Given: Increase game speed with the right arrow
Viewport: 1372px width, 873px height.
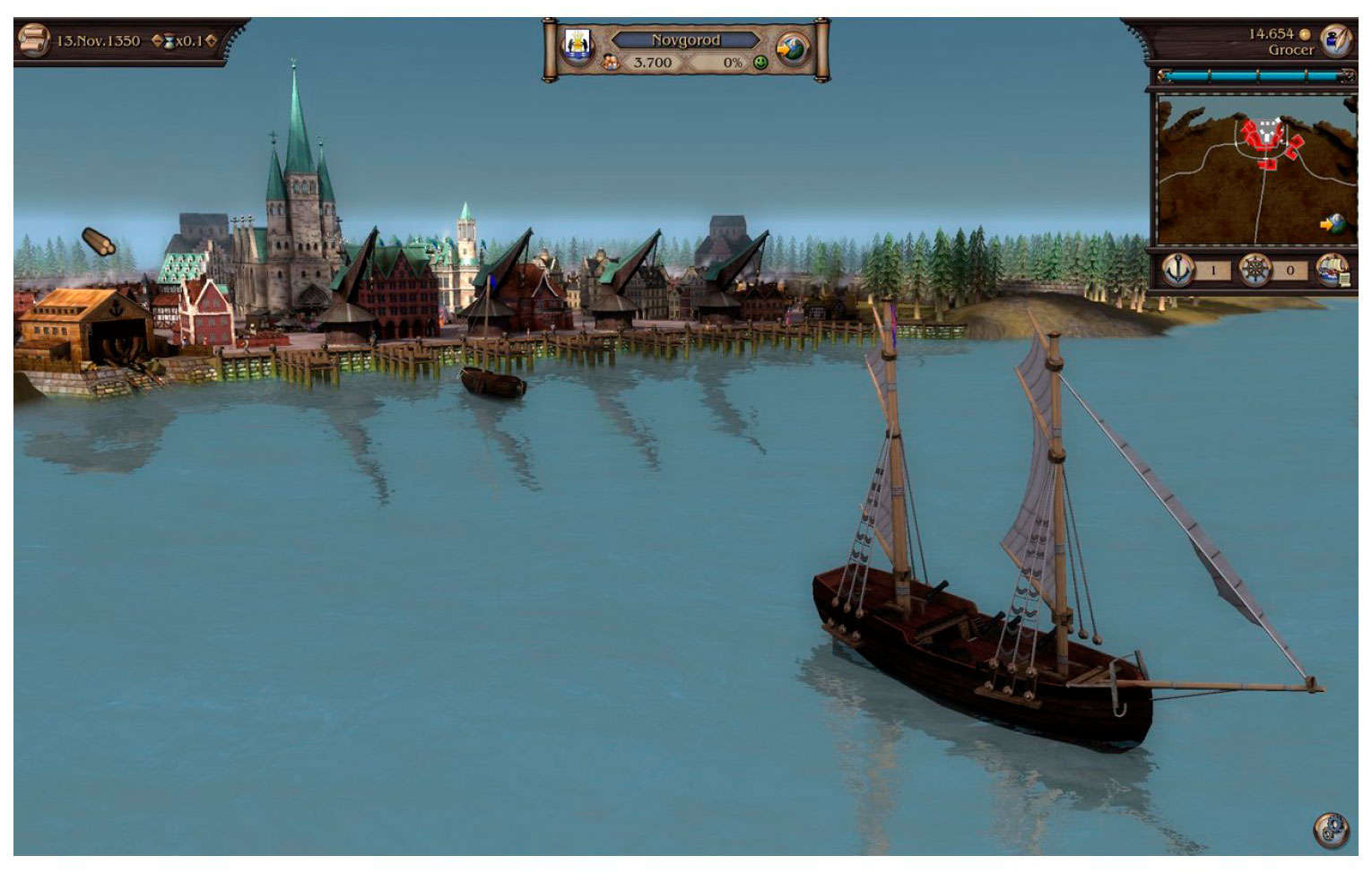Looking at the screenshot, I should (211, 40).
